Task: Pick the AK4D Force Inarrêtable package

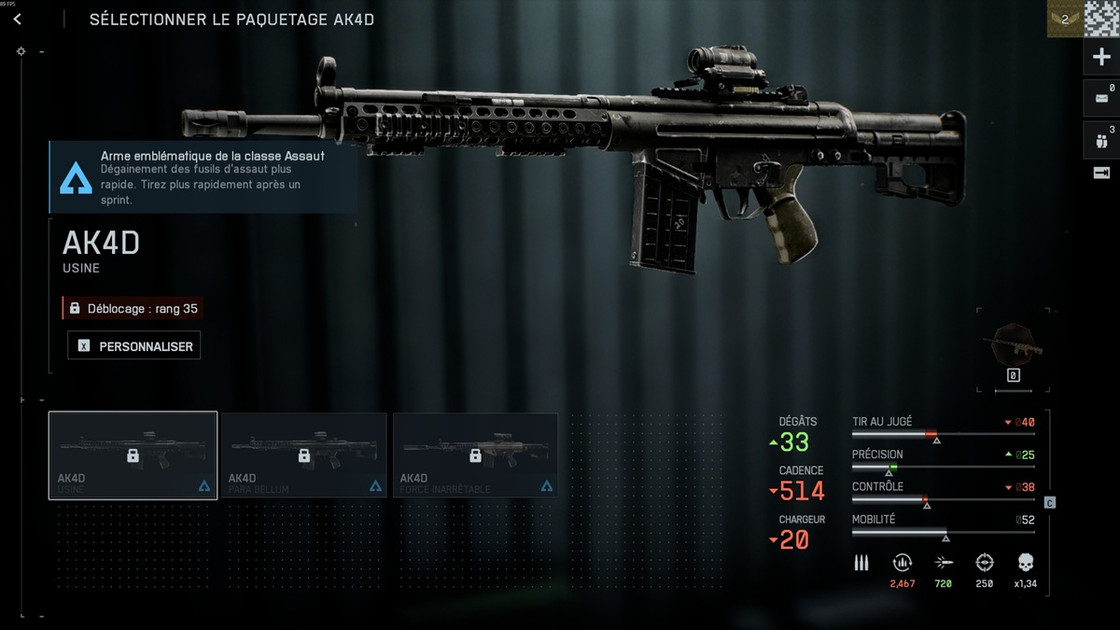Action: tap(475, 455)
